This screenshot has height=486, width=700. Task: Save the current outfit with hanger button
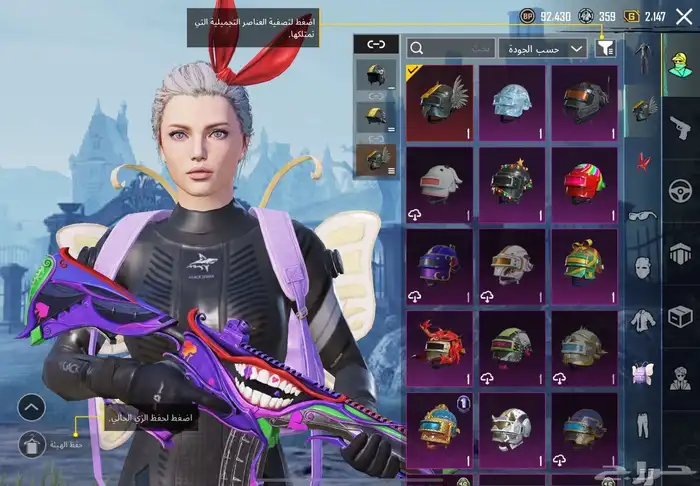click(32, 443)
